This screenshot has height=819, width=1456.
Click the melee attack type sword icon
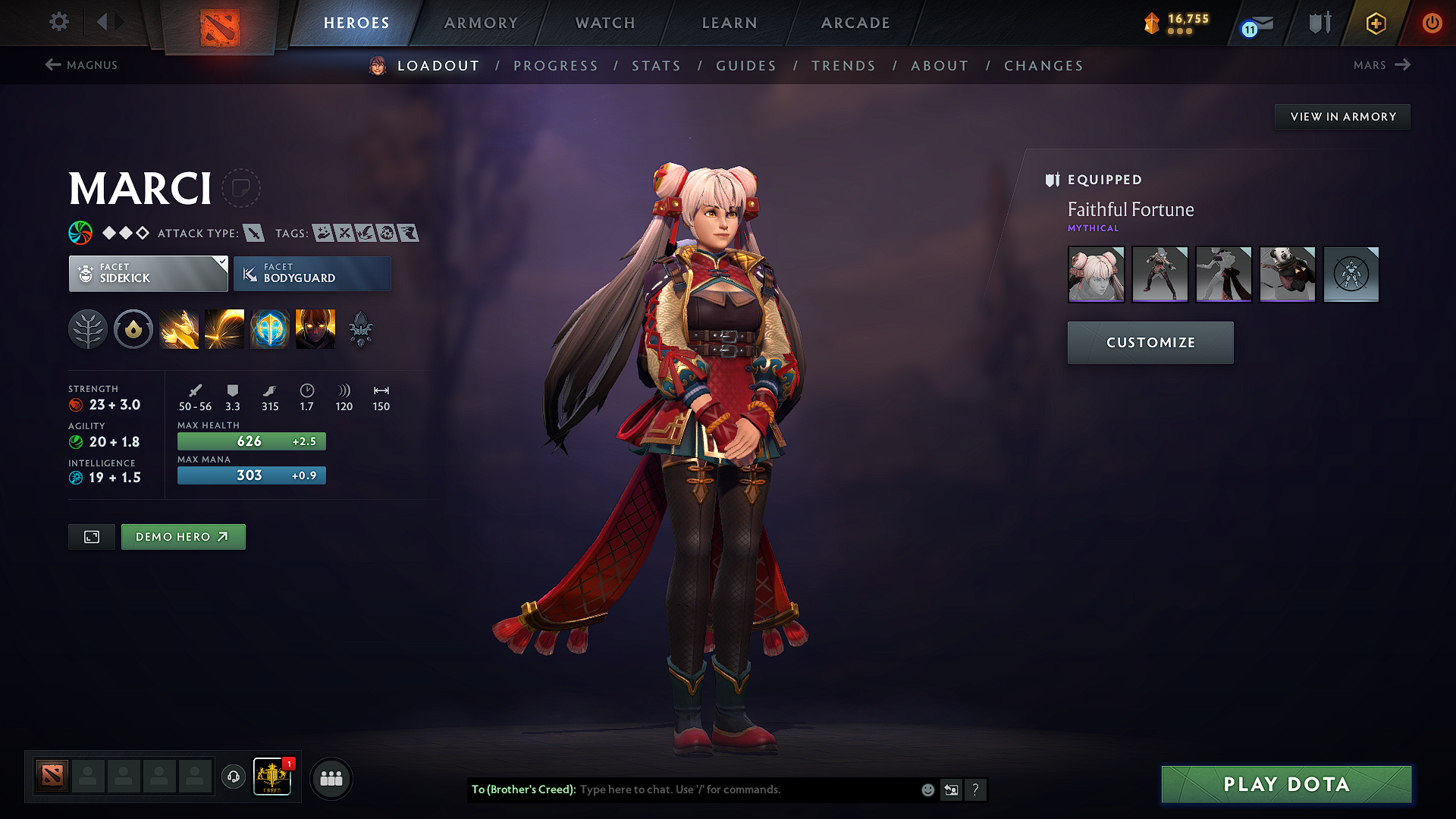[x=253, y=233]
